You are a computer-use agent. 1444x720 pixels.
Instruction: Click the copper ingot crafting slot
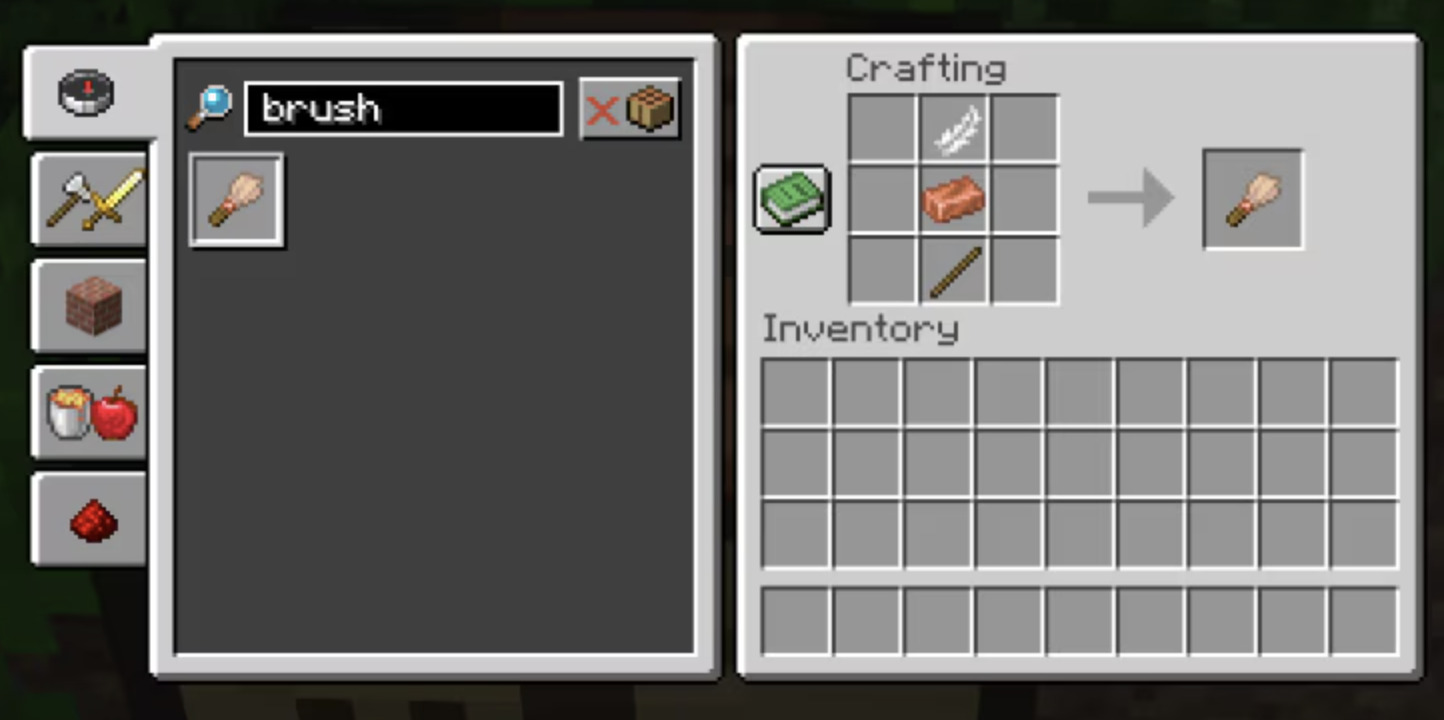coord(953,199)
